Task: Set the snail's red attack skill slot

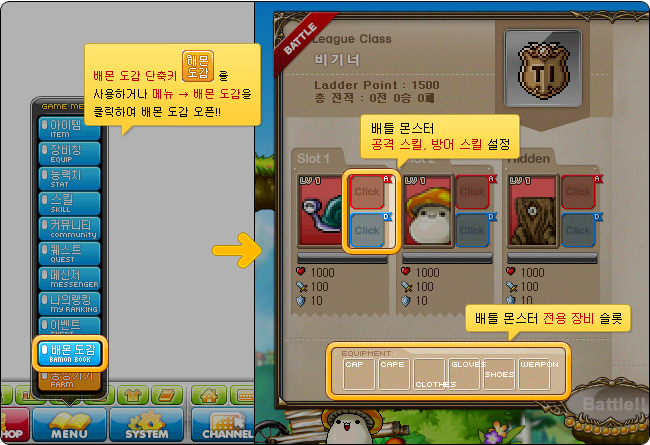Action: [x=367, y=191]
